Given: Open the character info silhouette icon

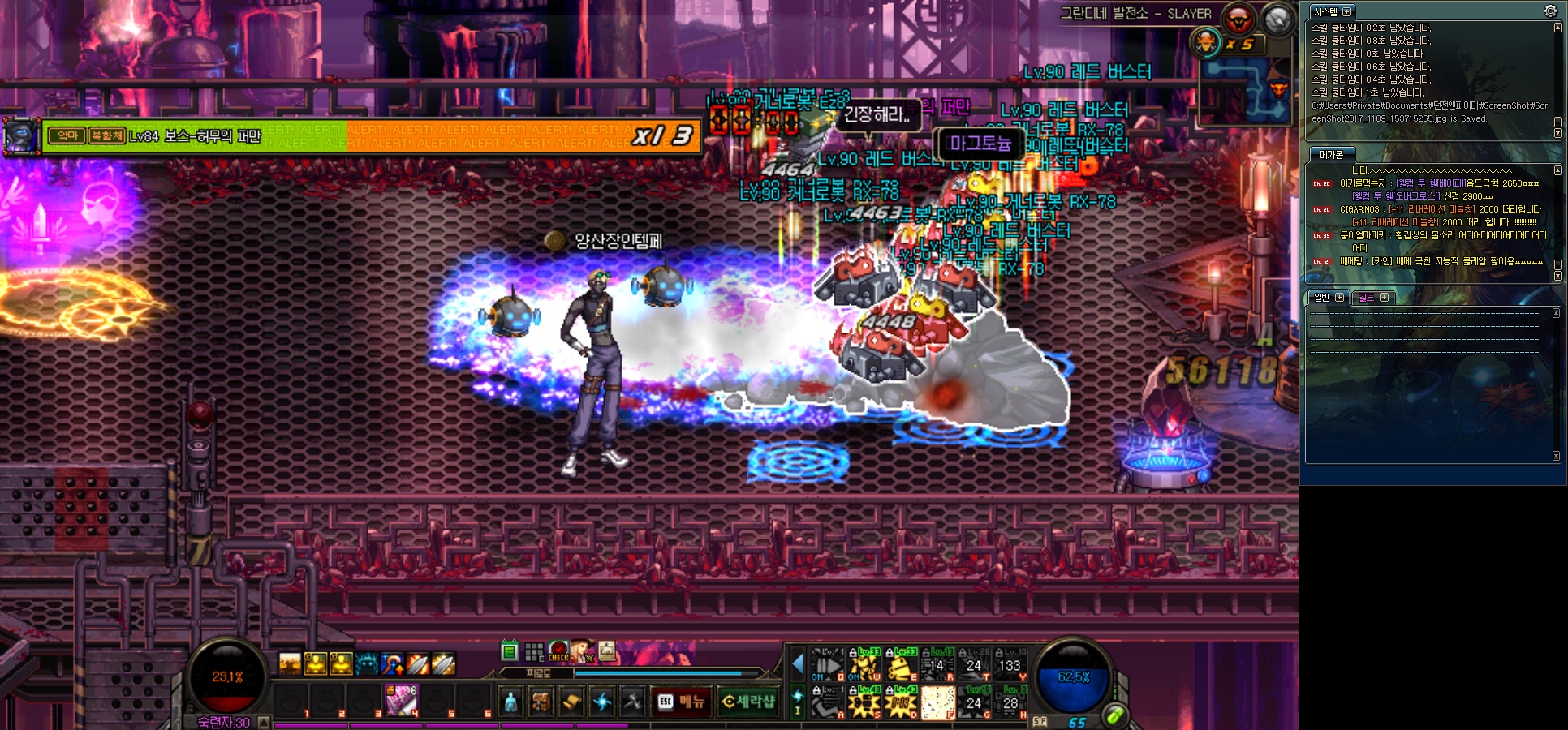Looking at the screenshot, I should [510, 702].
